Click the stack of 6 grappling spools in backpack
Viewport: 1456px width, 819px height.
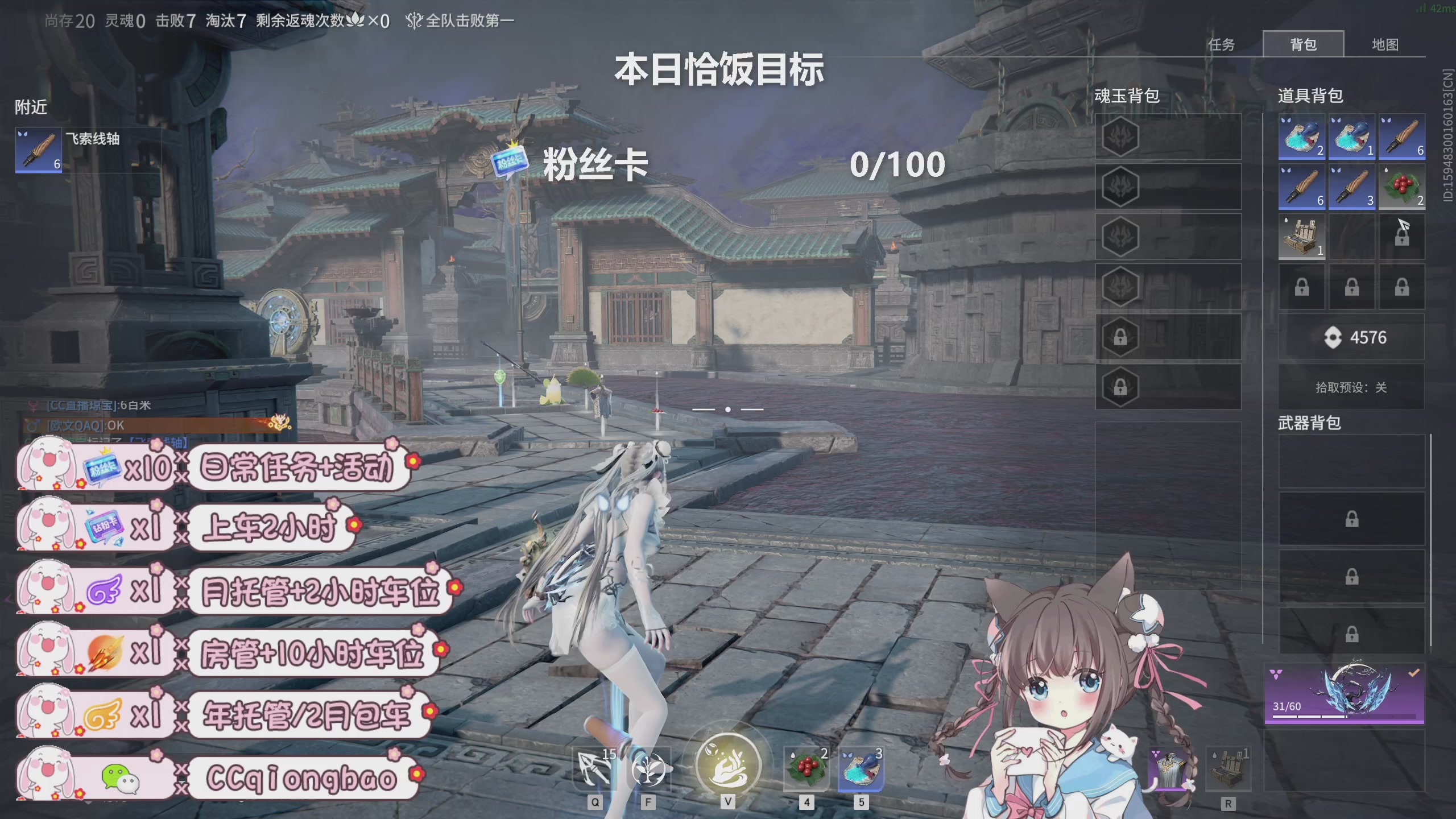point(1401,136)
